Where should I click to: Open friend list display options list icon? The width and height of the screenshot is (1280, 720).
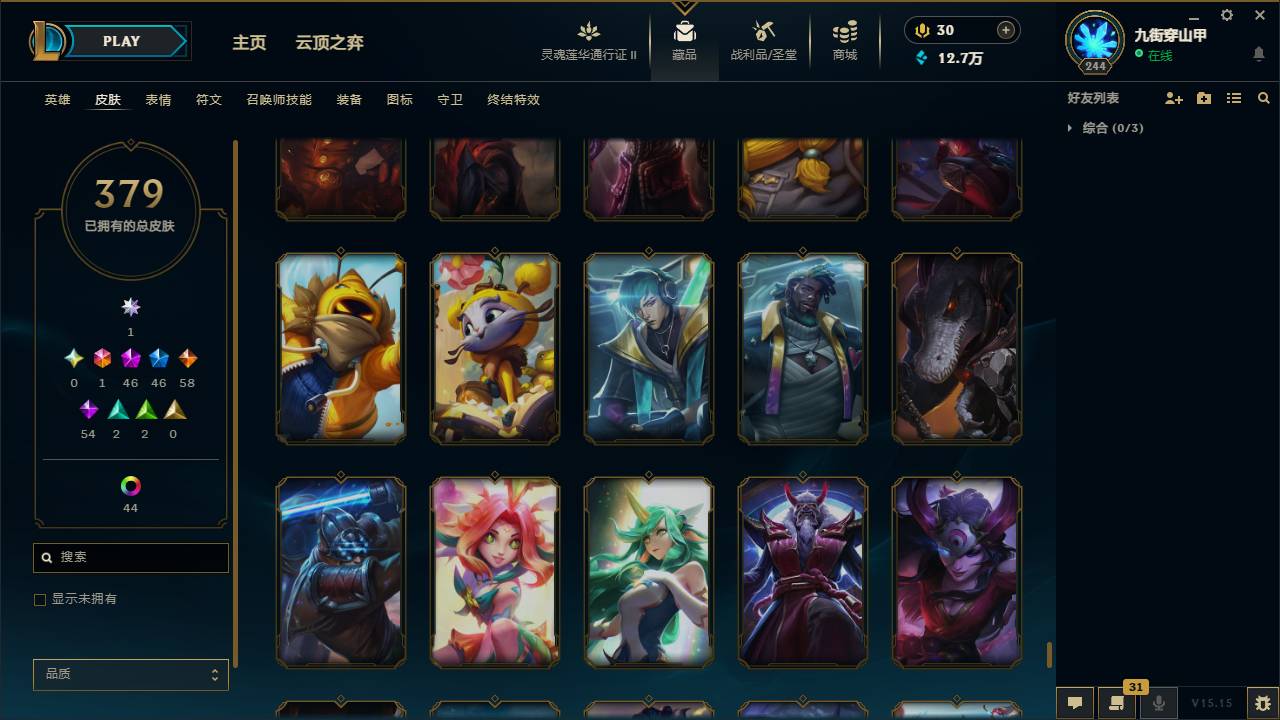[1234, 98]
